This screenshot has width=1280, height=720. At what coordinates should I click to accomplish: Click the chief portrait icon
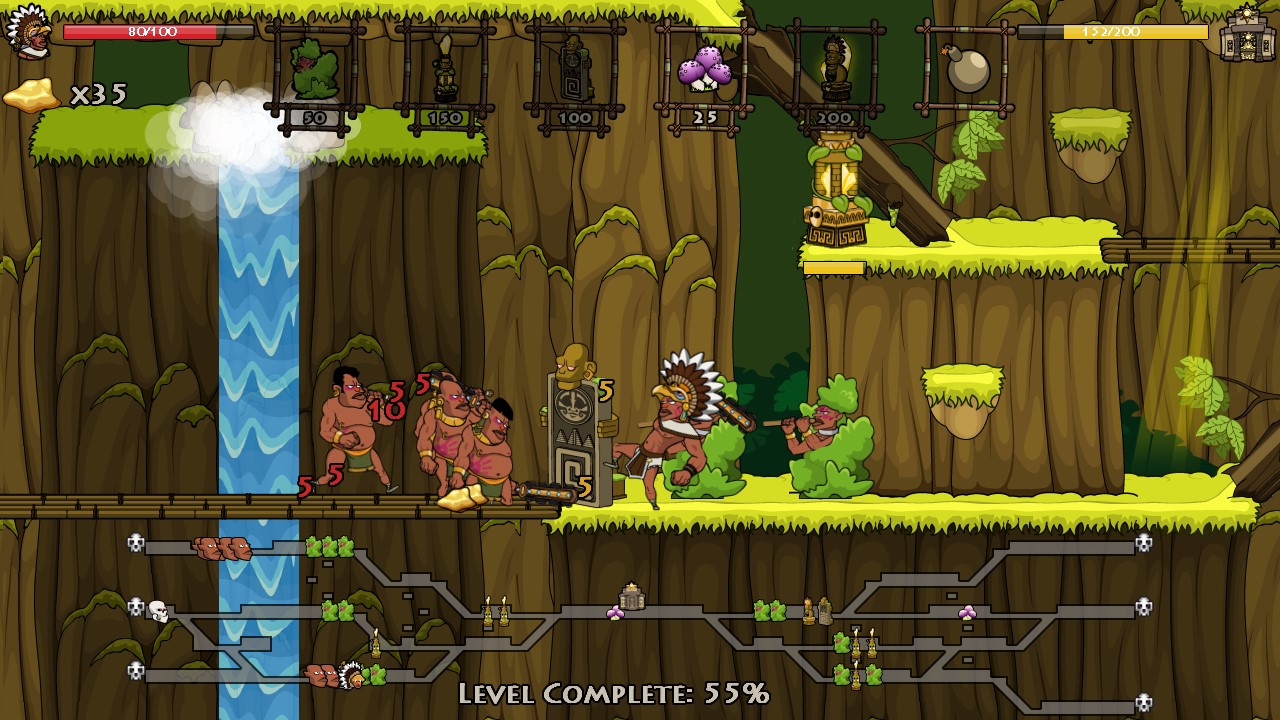(x=28, y=32)
